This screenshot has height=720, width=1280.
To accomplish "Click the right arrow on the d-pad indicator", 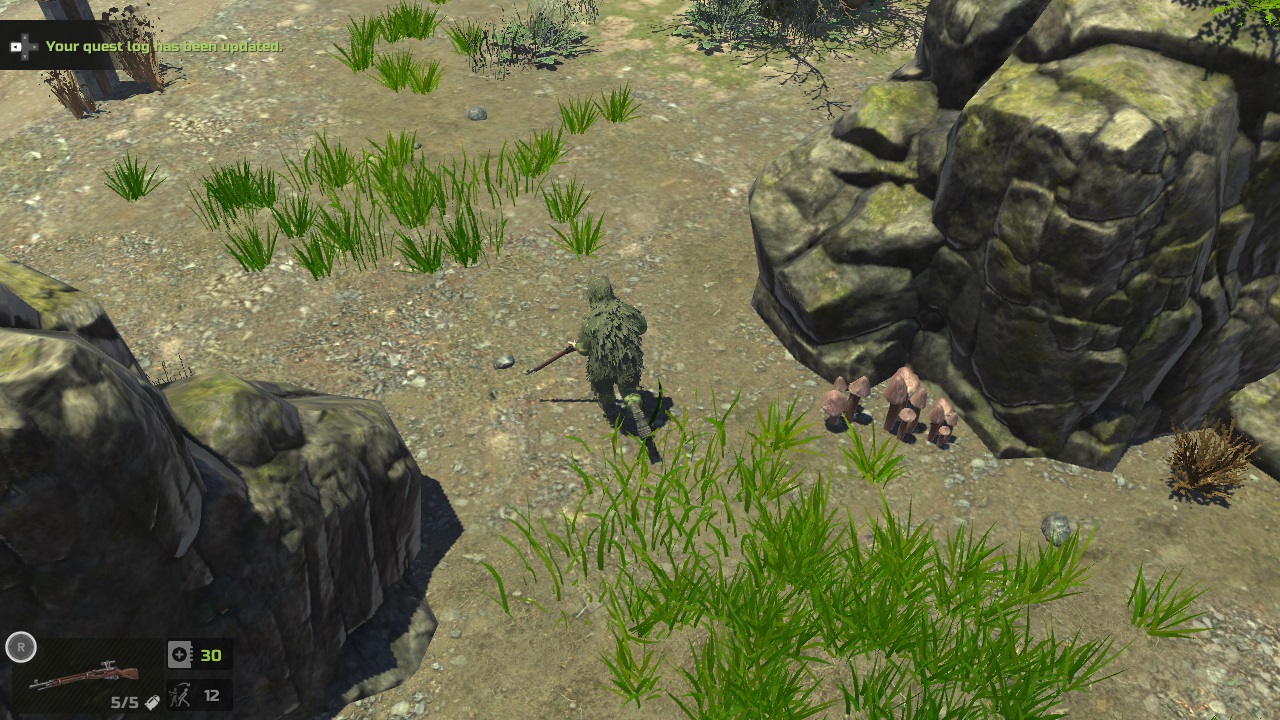I will (34, 47).
